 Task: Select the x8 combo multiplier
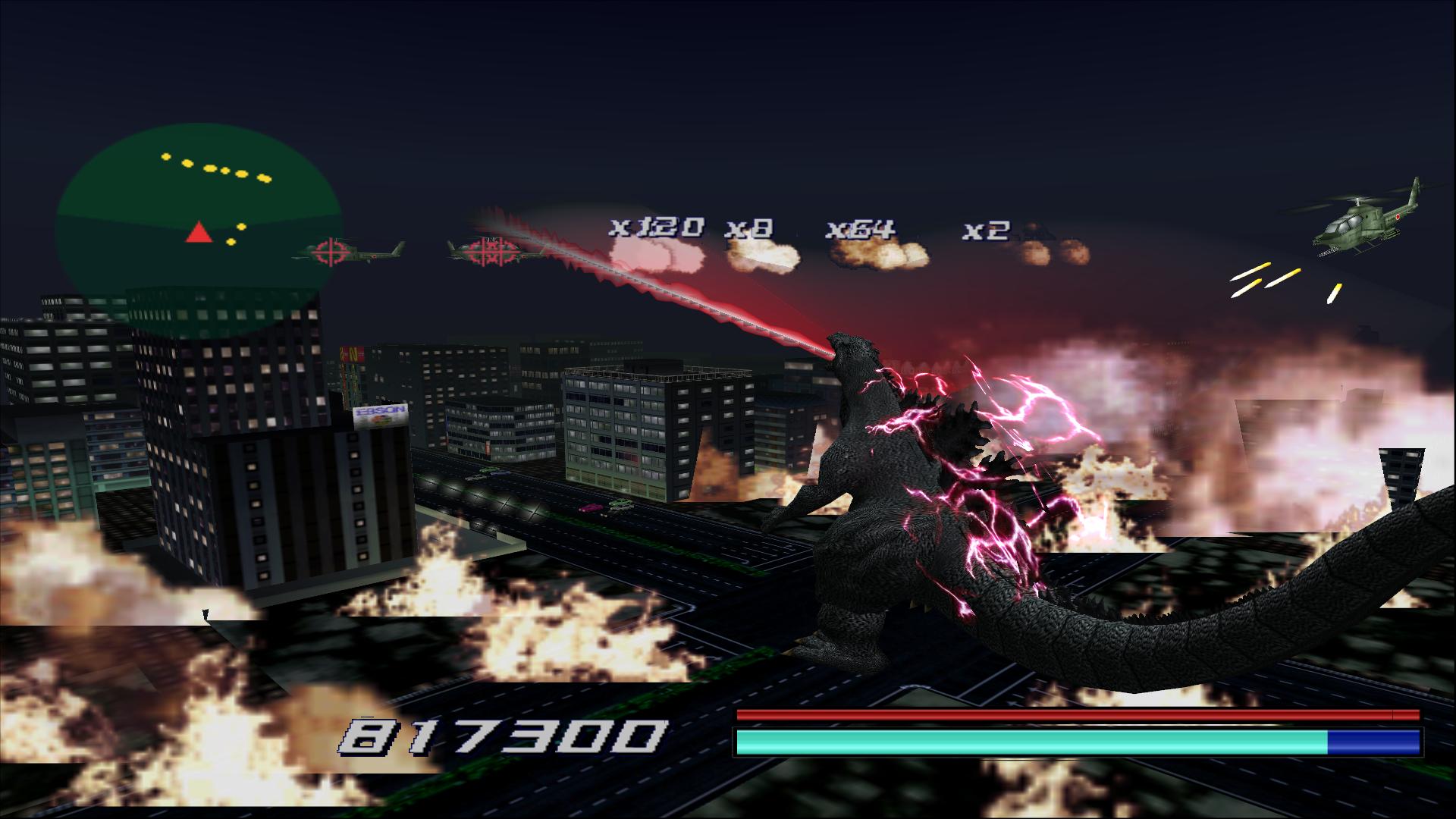(747, 229)
